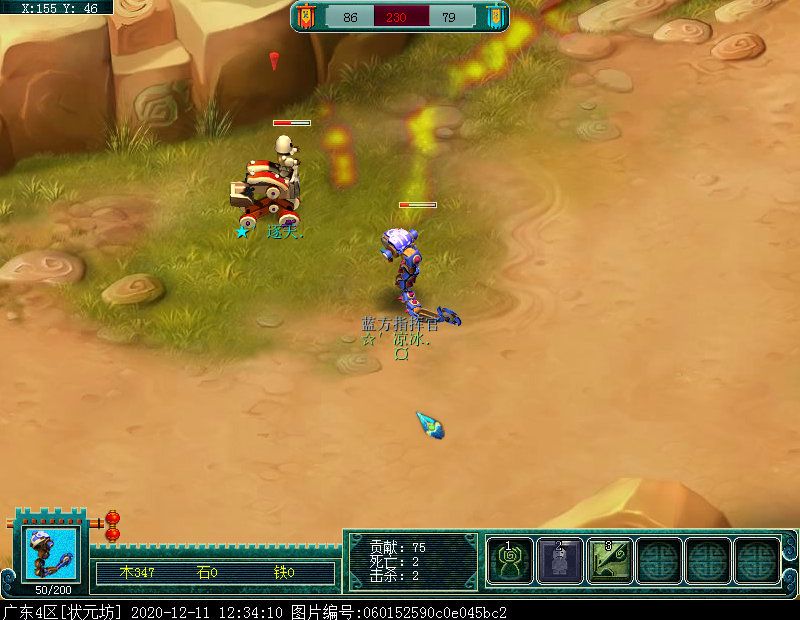Click the blue robot character portrait
The width and height of the screenshot is (800, 620).
[51, 553]
